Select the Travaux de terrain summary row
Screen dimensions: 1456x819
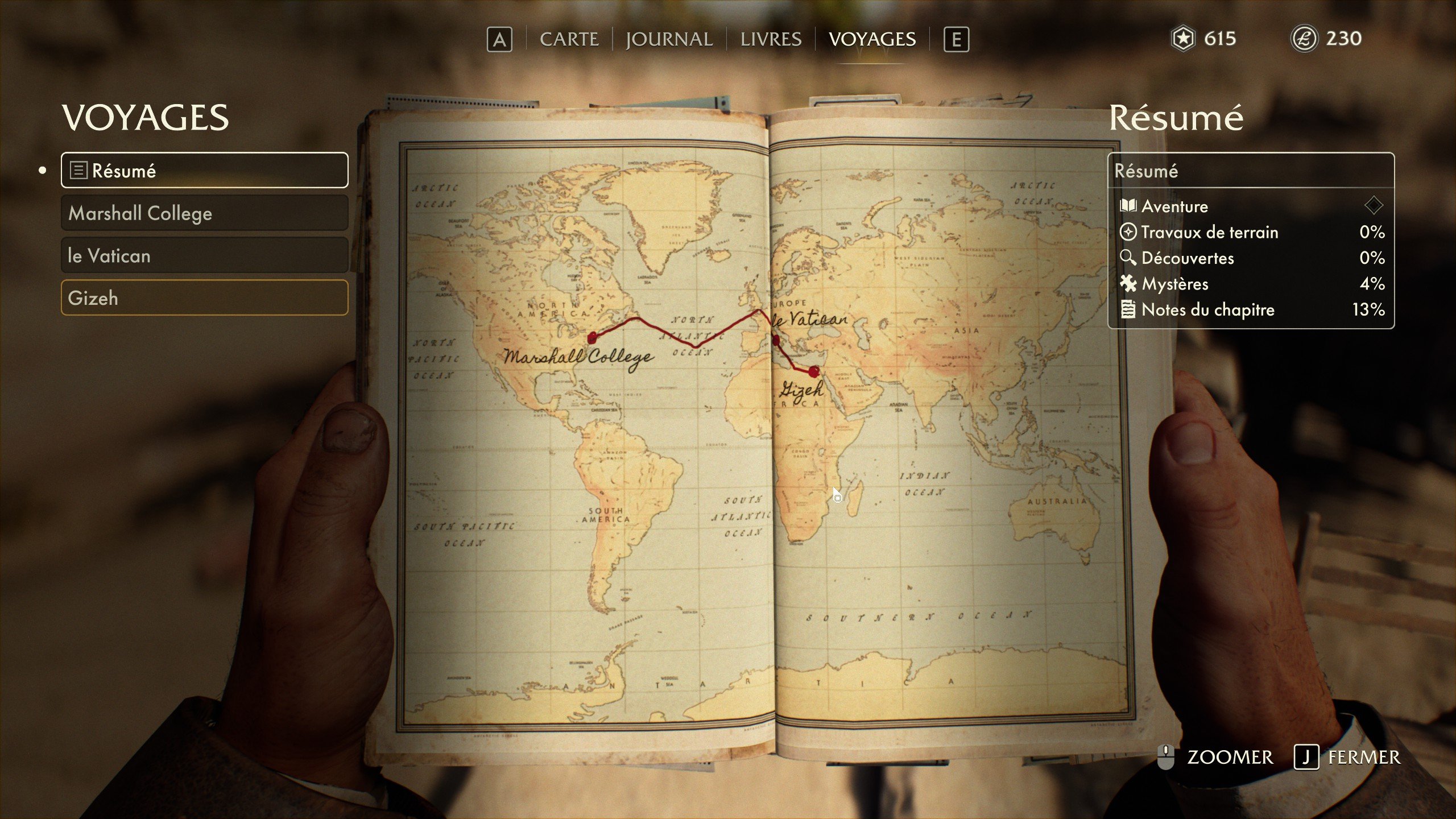tap(1251, 232)
